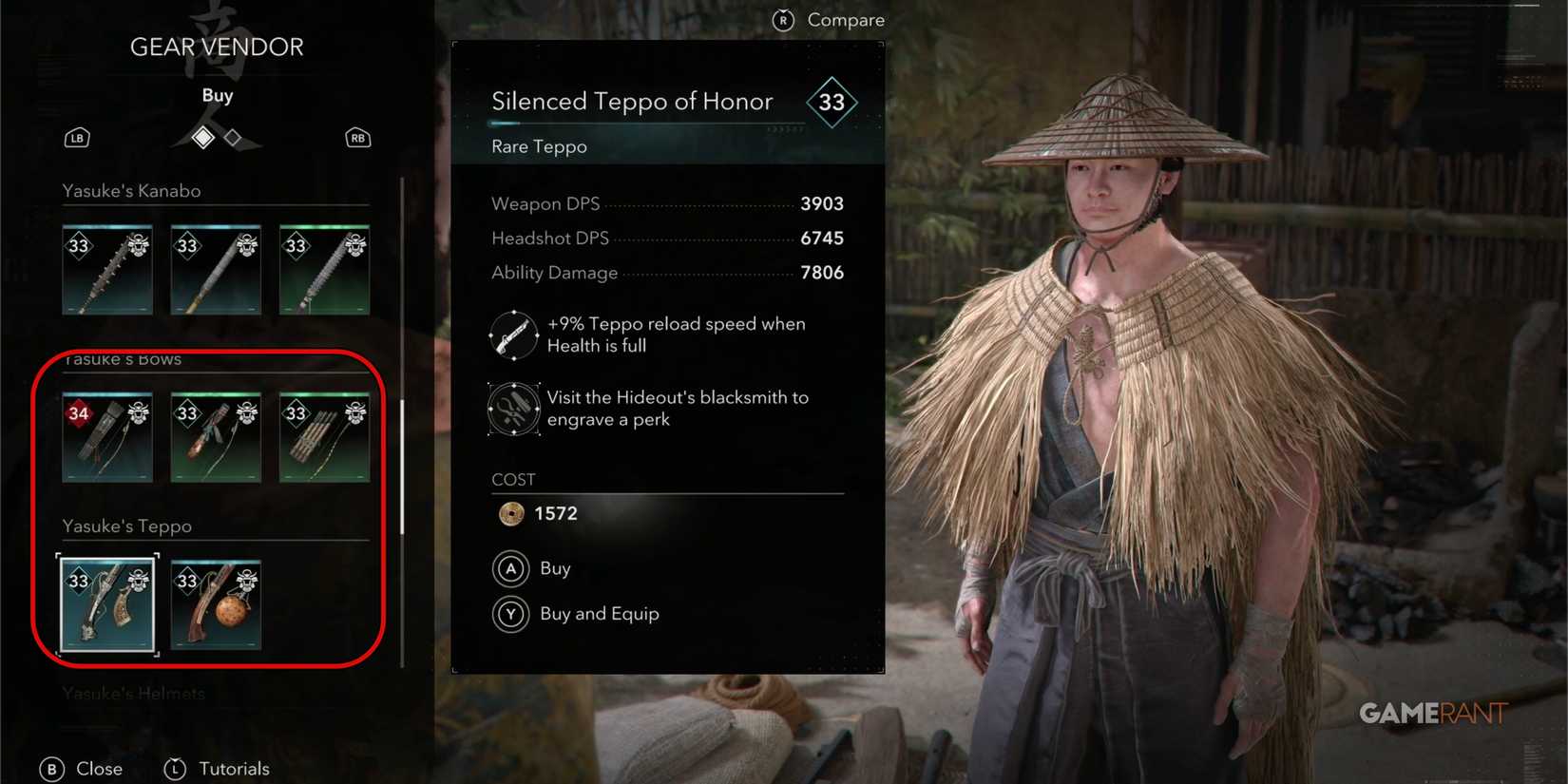
Task: Select the Silenced Teppo of Honor thumbnail
Action: click(x=106, y=604)
